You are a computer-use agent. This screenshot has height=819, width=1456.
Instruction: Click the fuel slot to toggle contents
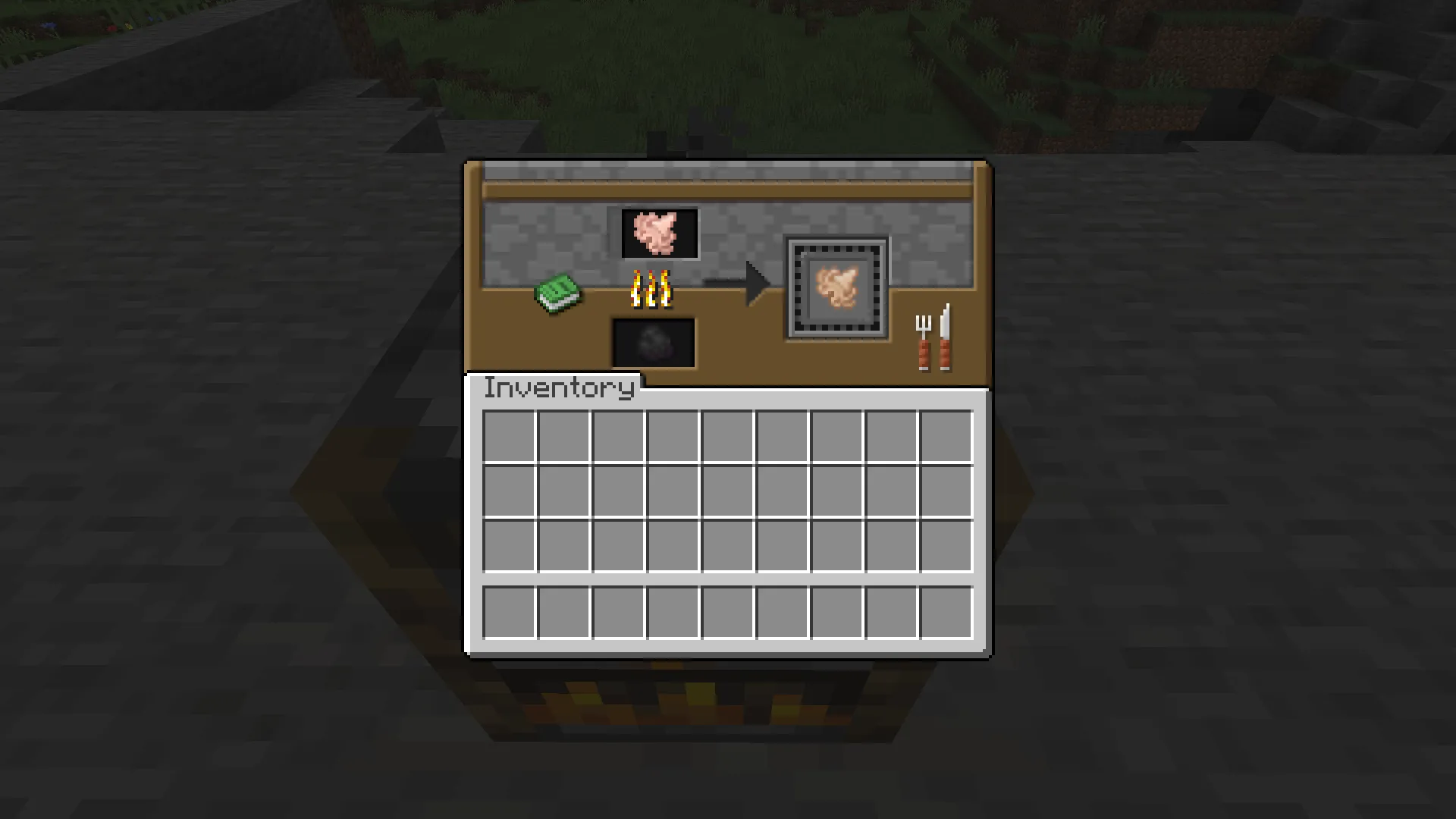point(653,342)
